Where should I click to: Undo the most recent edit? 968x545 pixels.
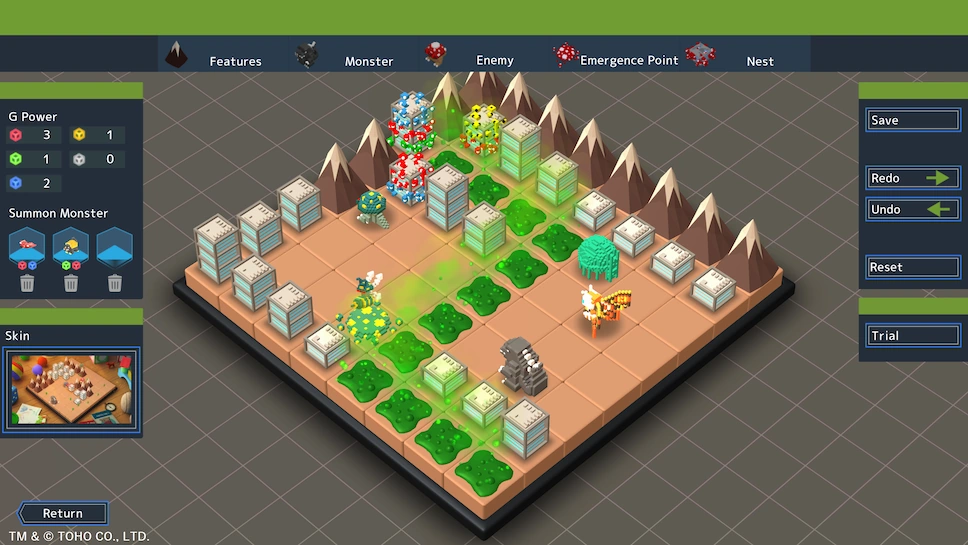(913, 209)
